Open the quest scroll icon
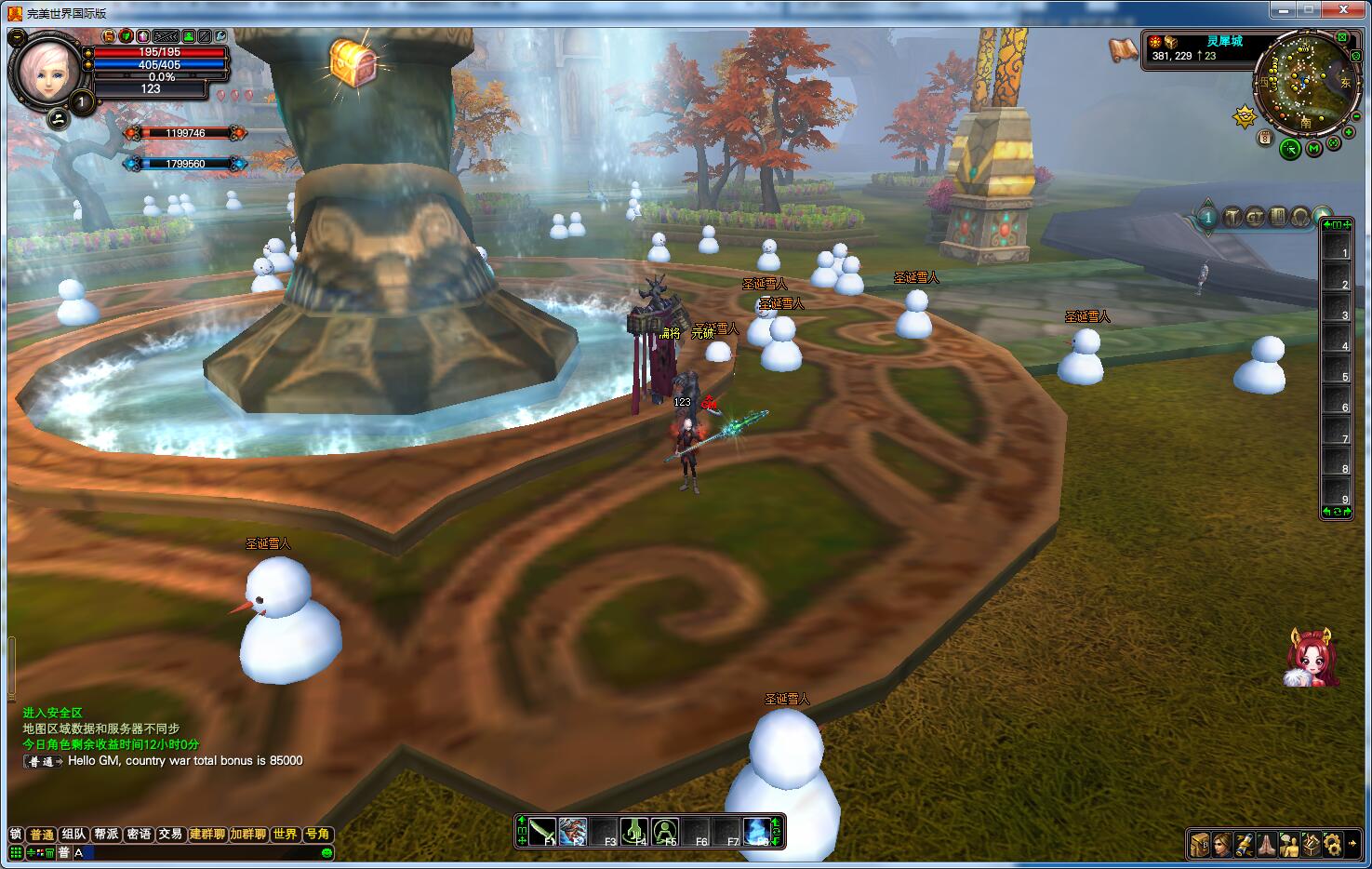This screenshot has height=869, width=1372. [x=1245, y=844]
